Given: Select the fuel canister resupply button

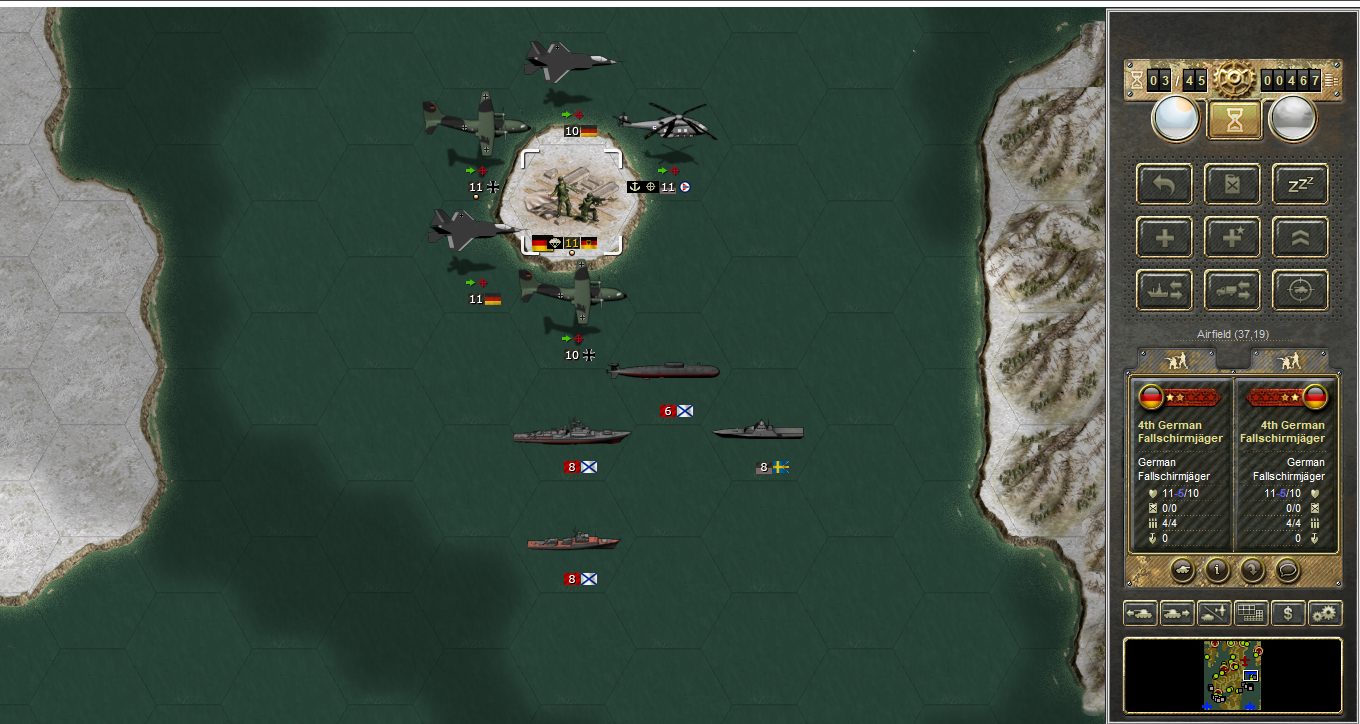Looking at the screenshot, I should click(x=1232, y=184).
